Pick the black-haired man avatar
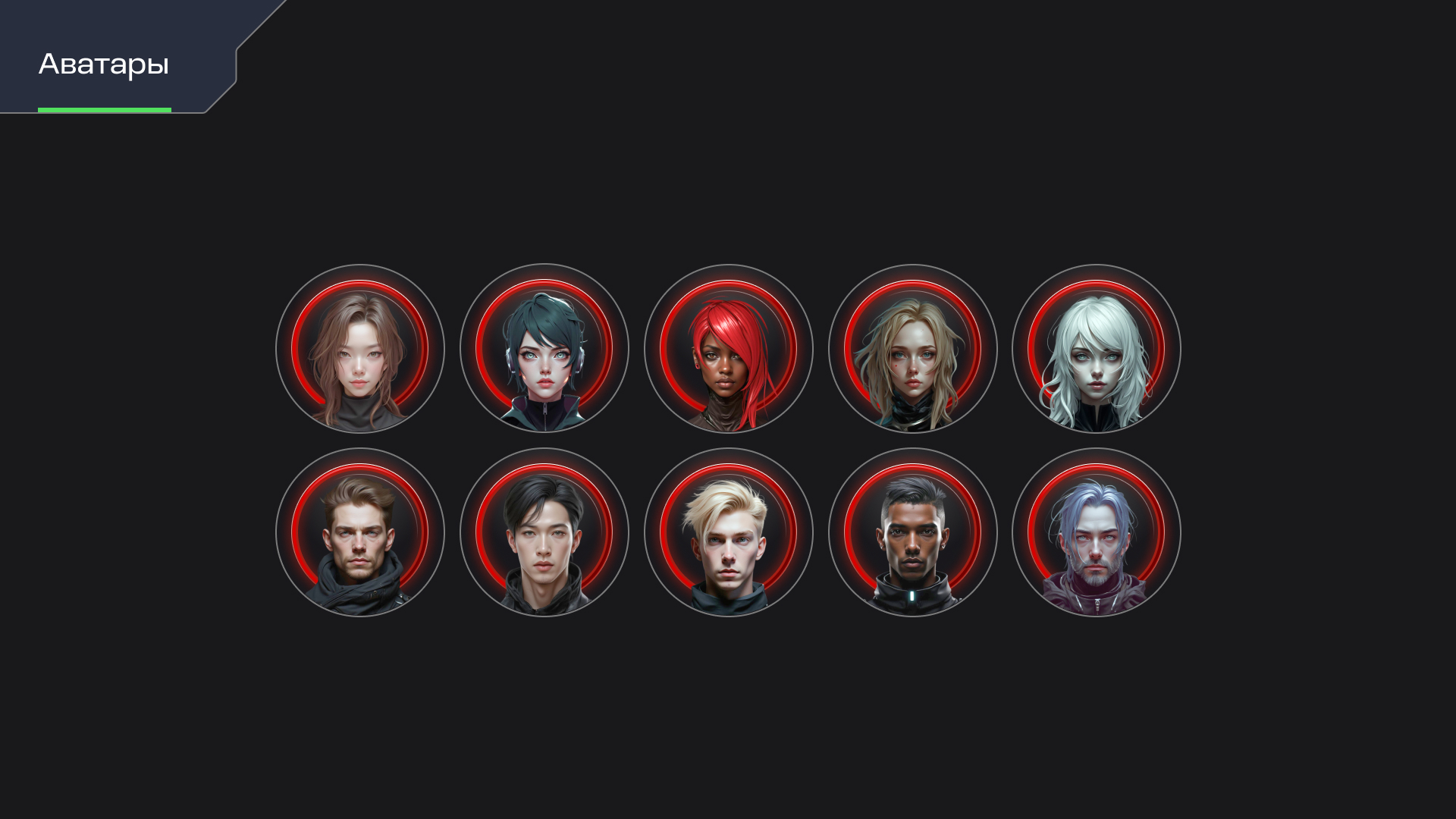Viewport: 1456px width, 819px height. point(544,532)
